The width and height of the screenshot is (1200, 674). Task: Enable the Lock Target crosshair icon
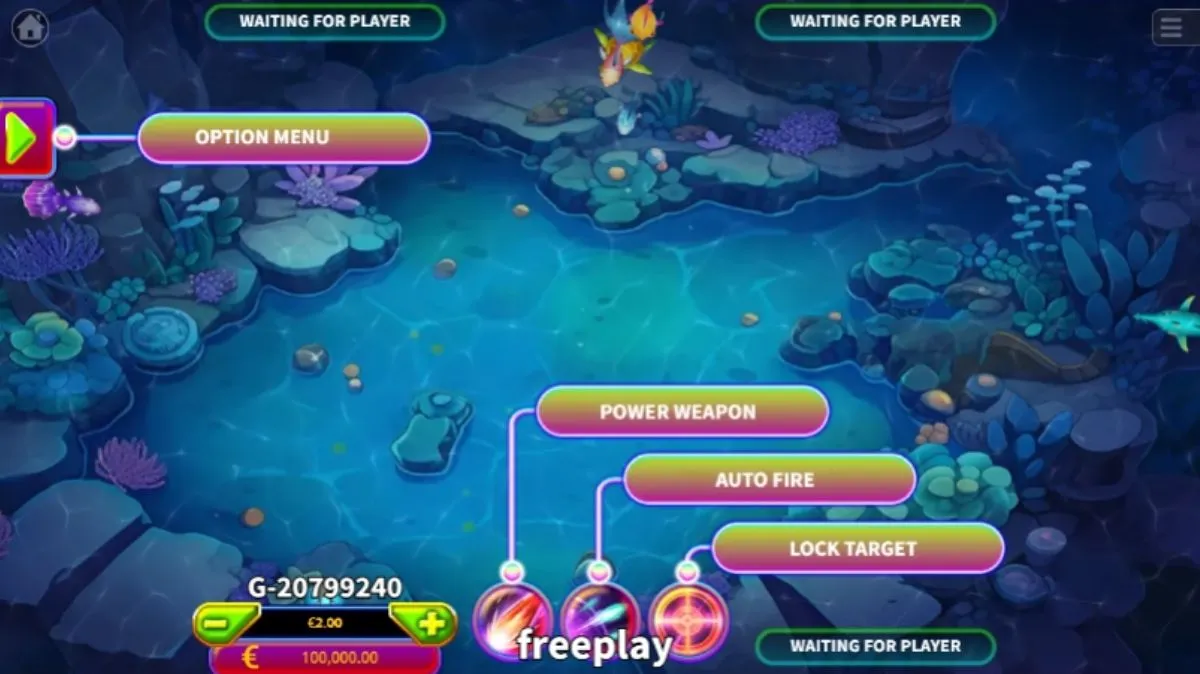[688, 620]
